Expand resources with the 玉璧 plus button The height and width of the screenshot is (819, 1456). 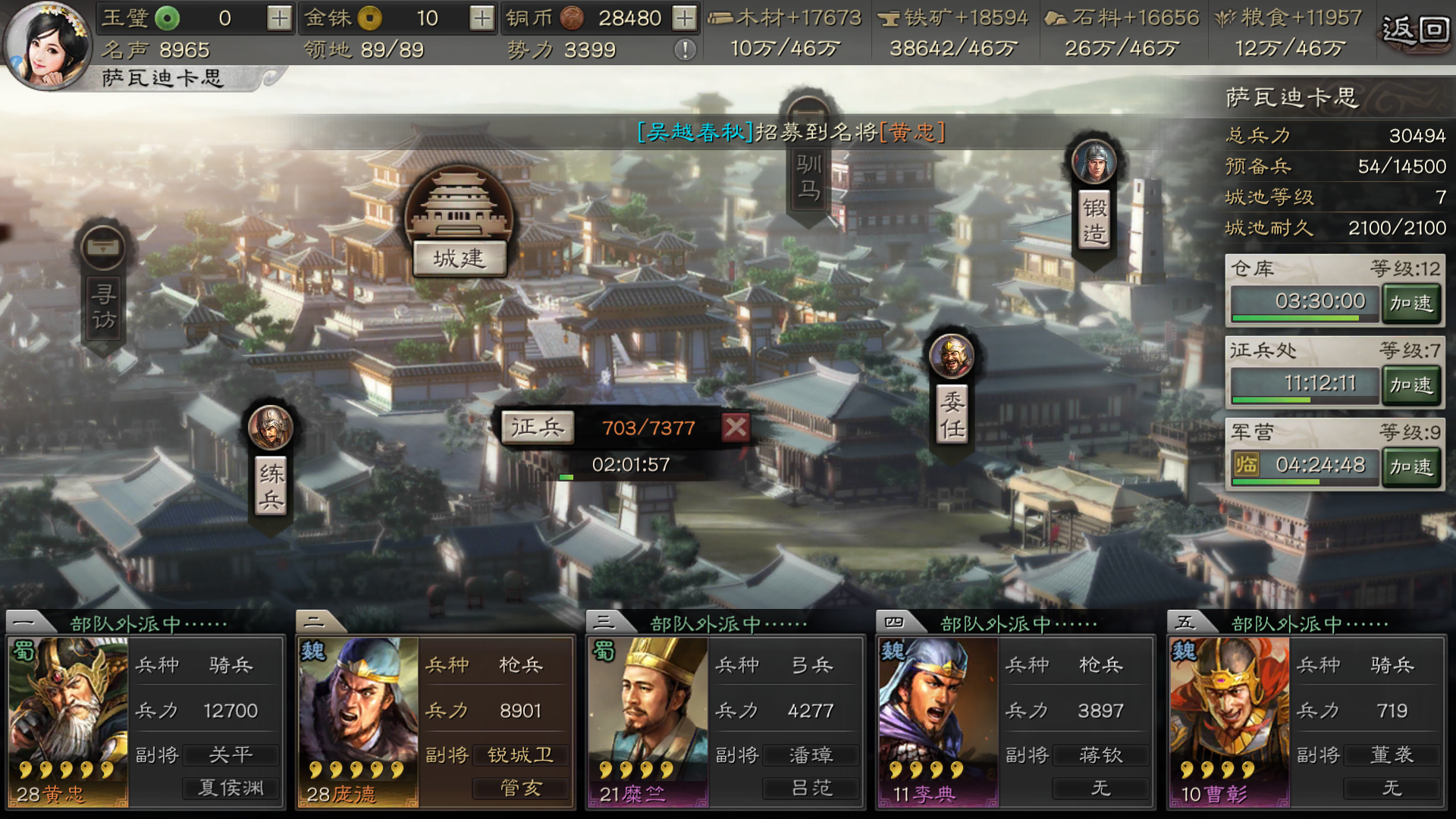(281, 17)
